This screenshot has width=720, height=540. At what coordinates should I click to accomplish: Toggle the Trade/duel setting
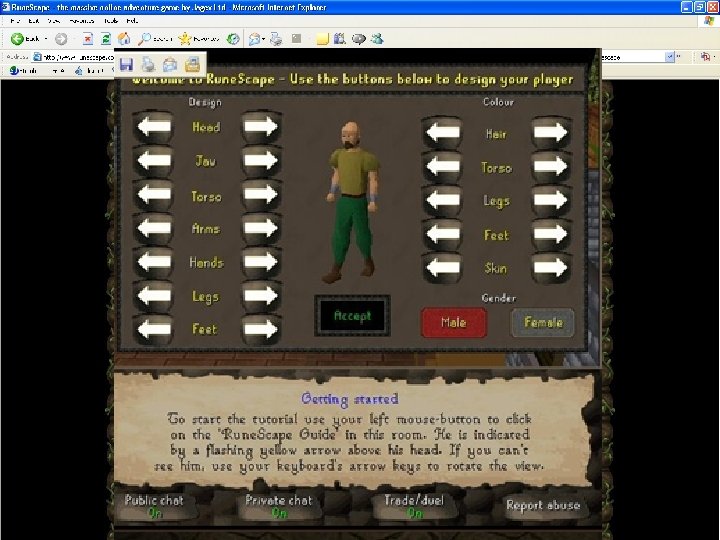click(413, 506)
